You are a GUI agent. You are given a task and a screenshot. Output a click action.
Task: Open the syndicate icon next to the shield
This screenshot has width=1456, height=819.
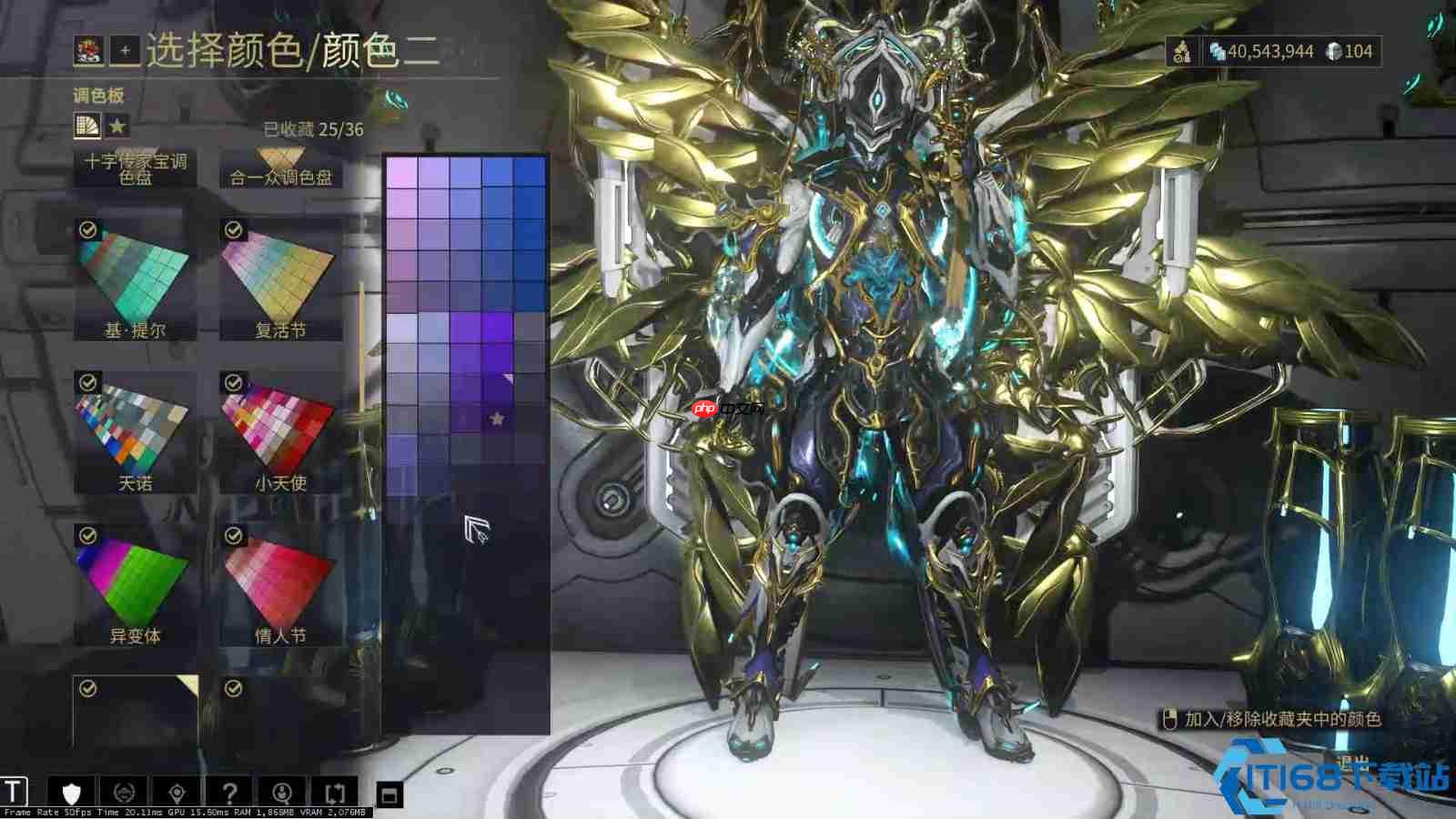point(124,790)
